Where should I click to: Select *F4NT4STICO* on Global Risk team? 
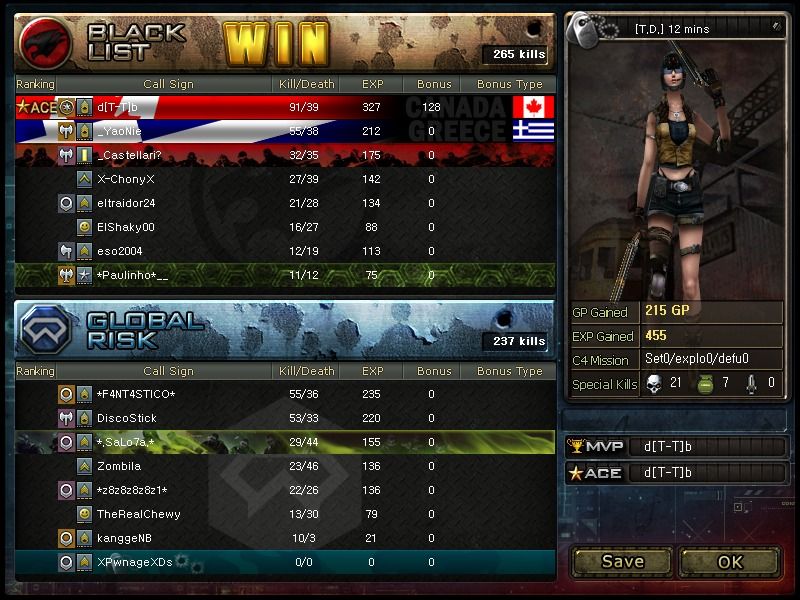pos(136,394)
